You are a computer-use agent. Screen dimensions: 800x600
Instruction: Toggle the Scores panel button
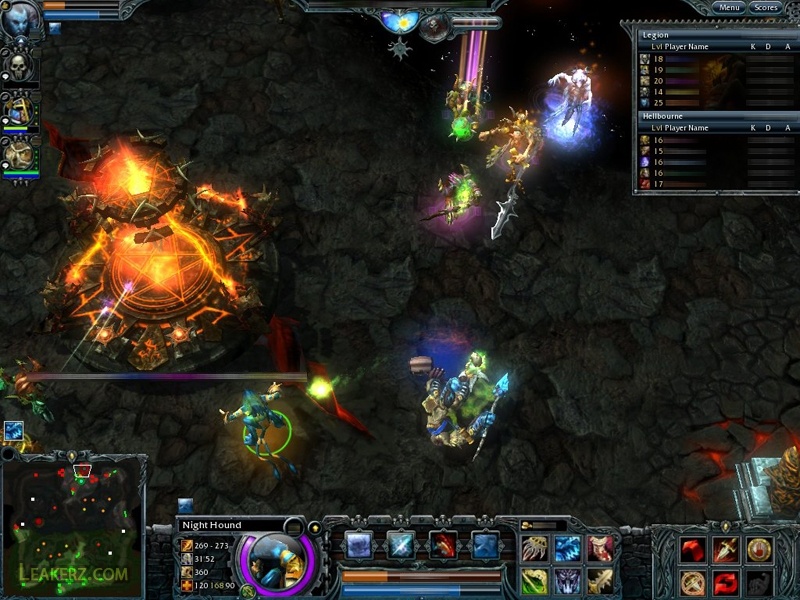coord(766,8)
